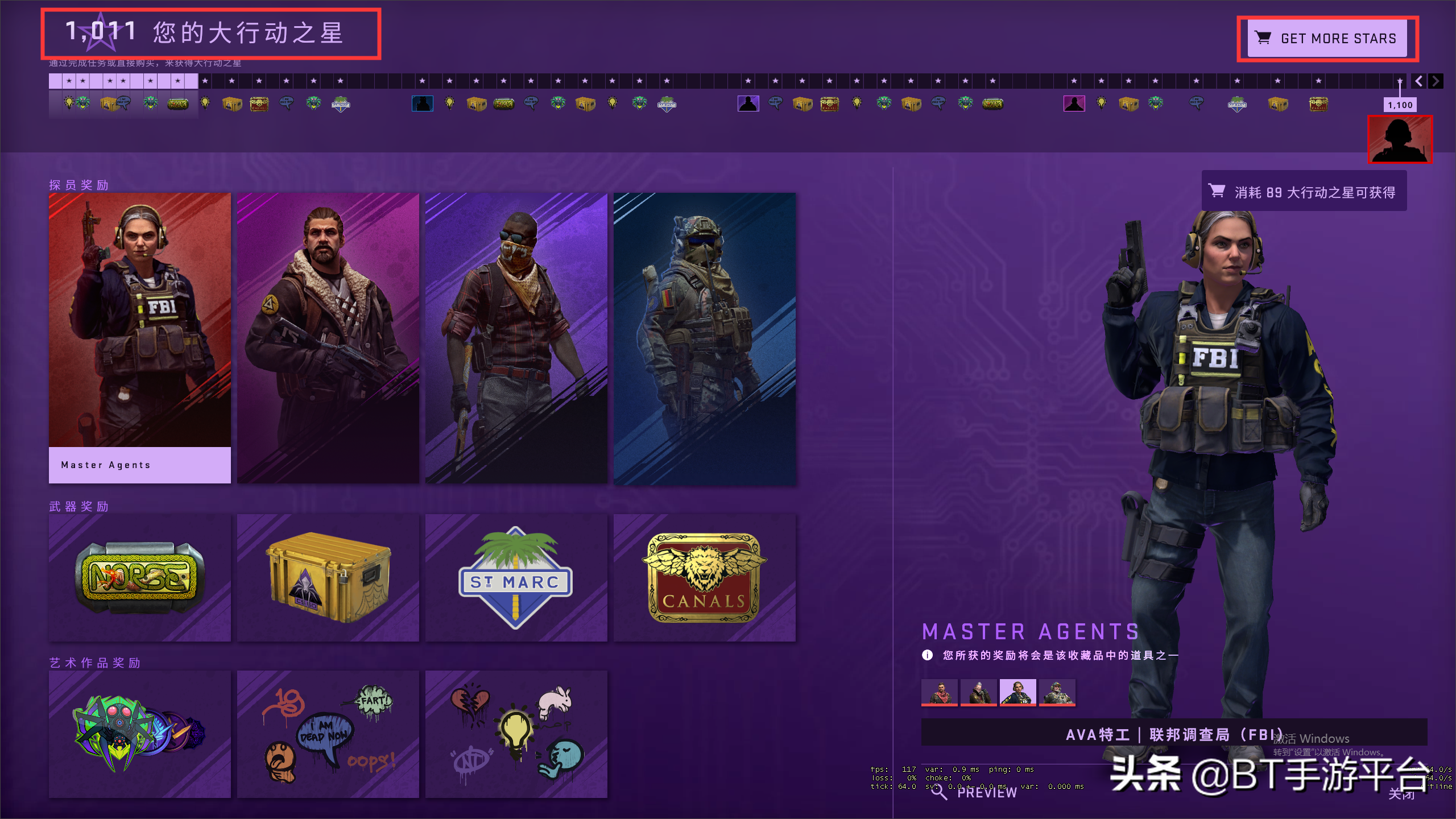Select the spider sticker artwork reward
This screenshot has width=1456, height=819.
(x=139, y=734)
